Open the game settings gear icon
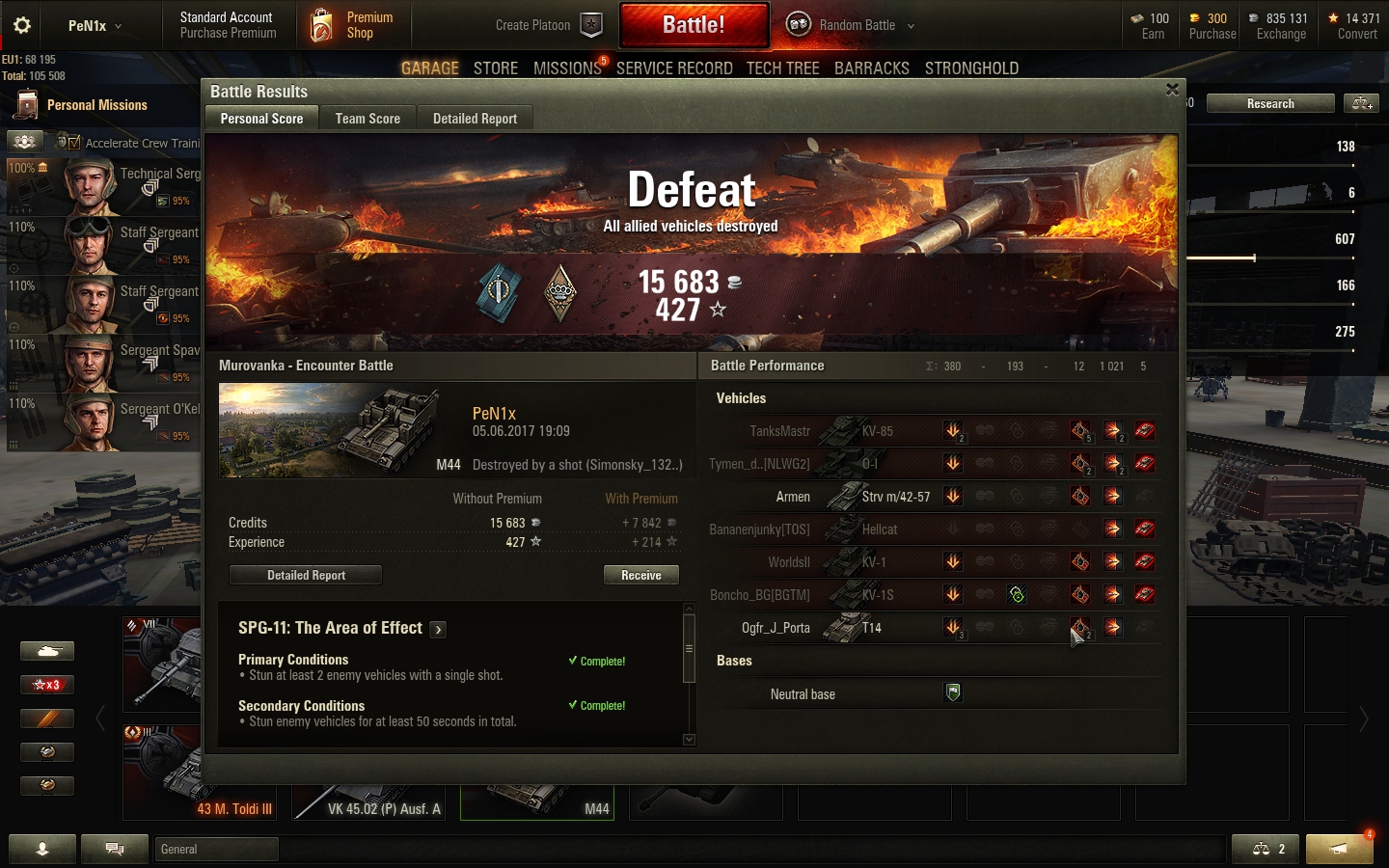 (x=21, y=26)
